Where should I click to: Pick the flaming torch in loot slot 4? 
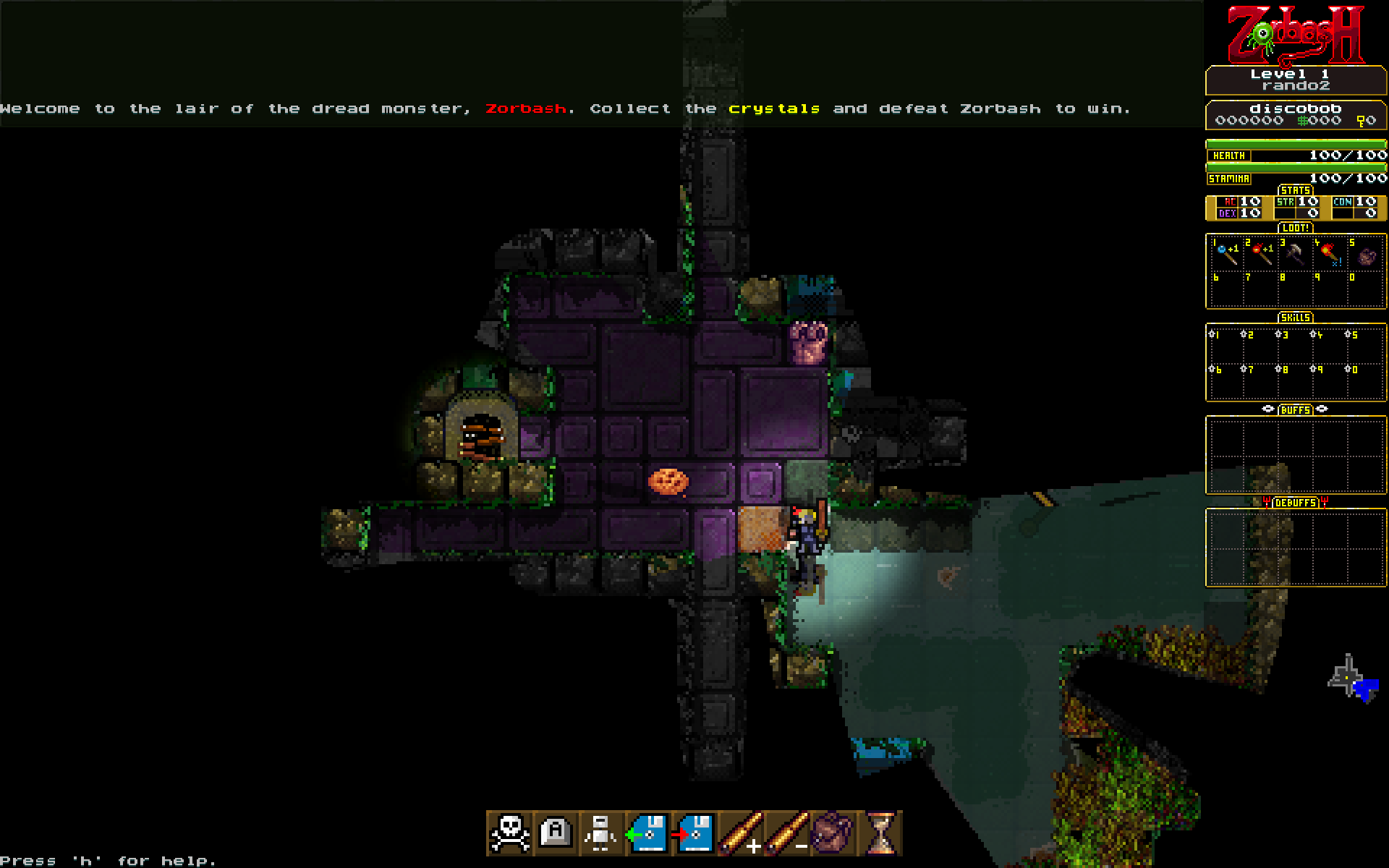point(1330,254)
